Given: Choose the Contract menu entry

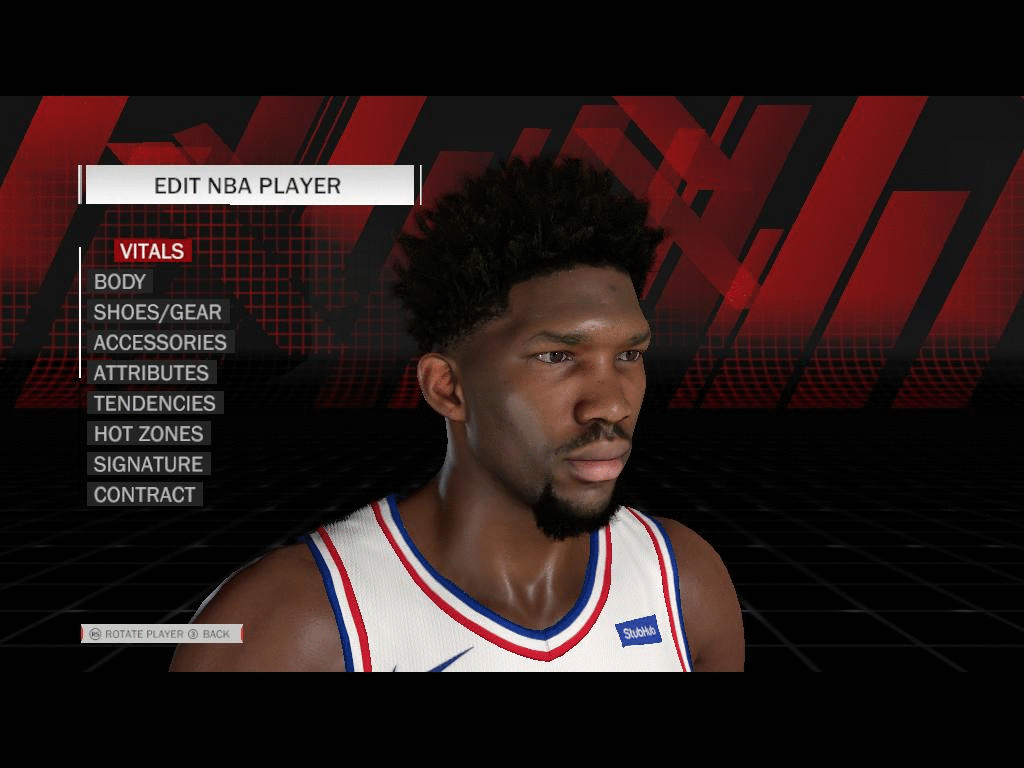Looking at the screenshot, I should pyautogui.click(x=144, y=494).
